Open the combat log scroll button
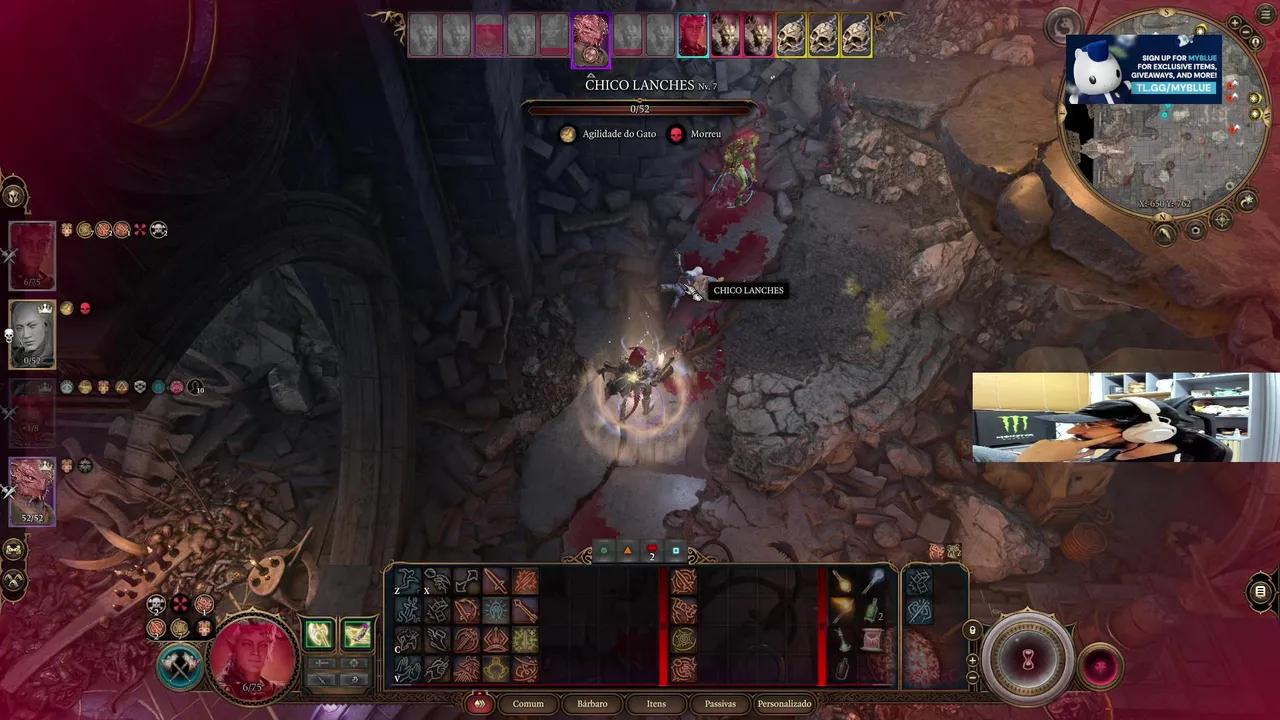Viewport: 1280px width, 720px height. point(1261,592)
